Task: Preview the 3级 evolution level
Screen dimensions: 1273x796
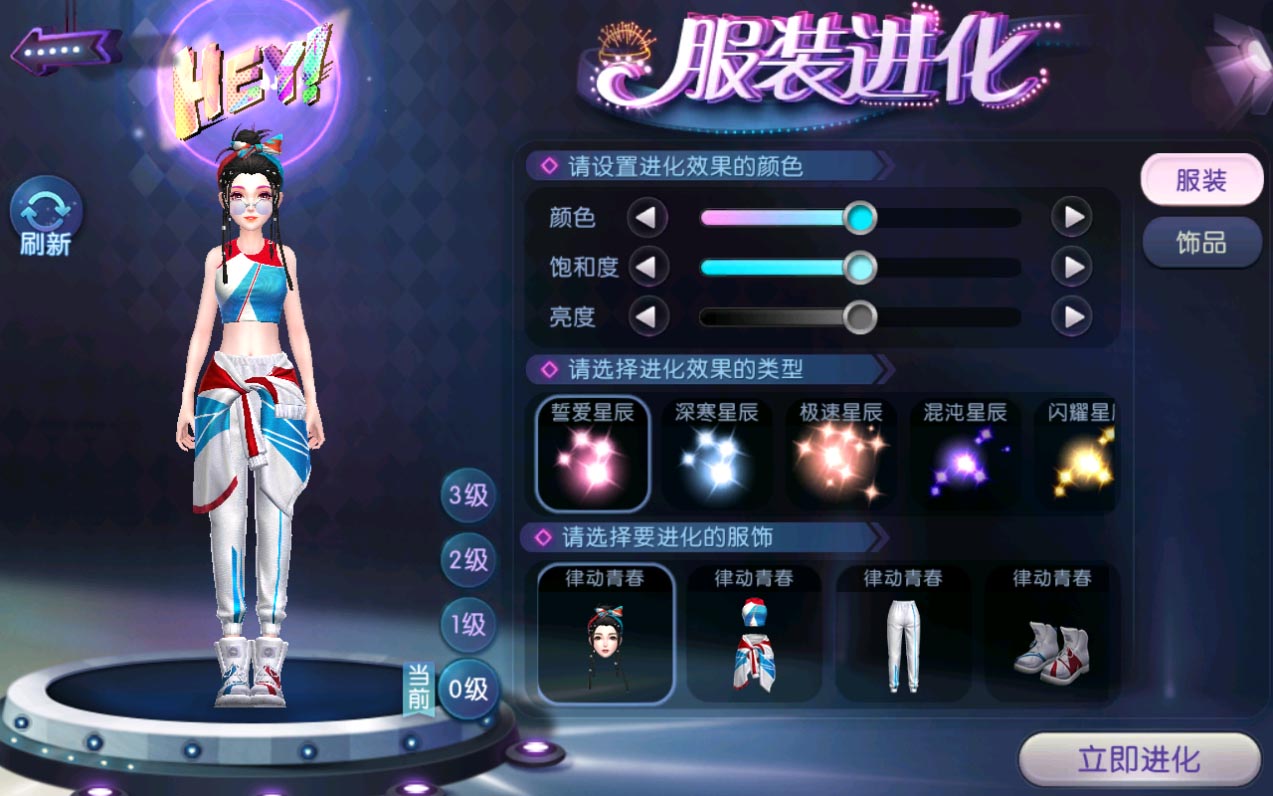Action: coord(468,495)
